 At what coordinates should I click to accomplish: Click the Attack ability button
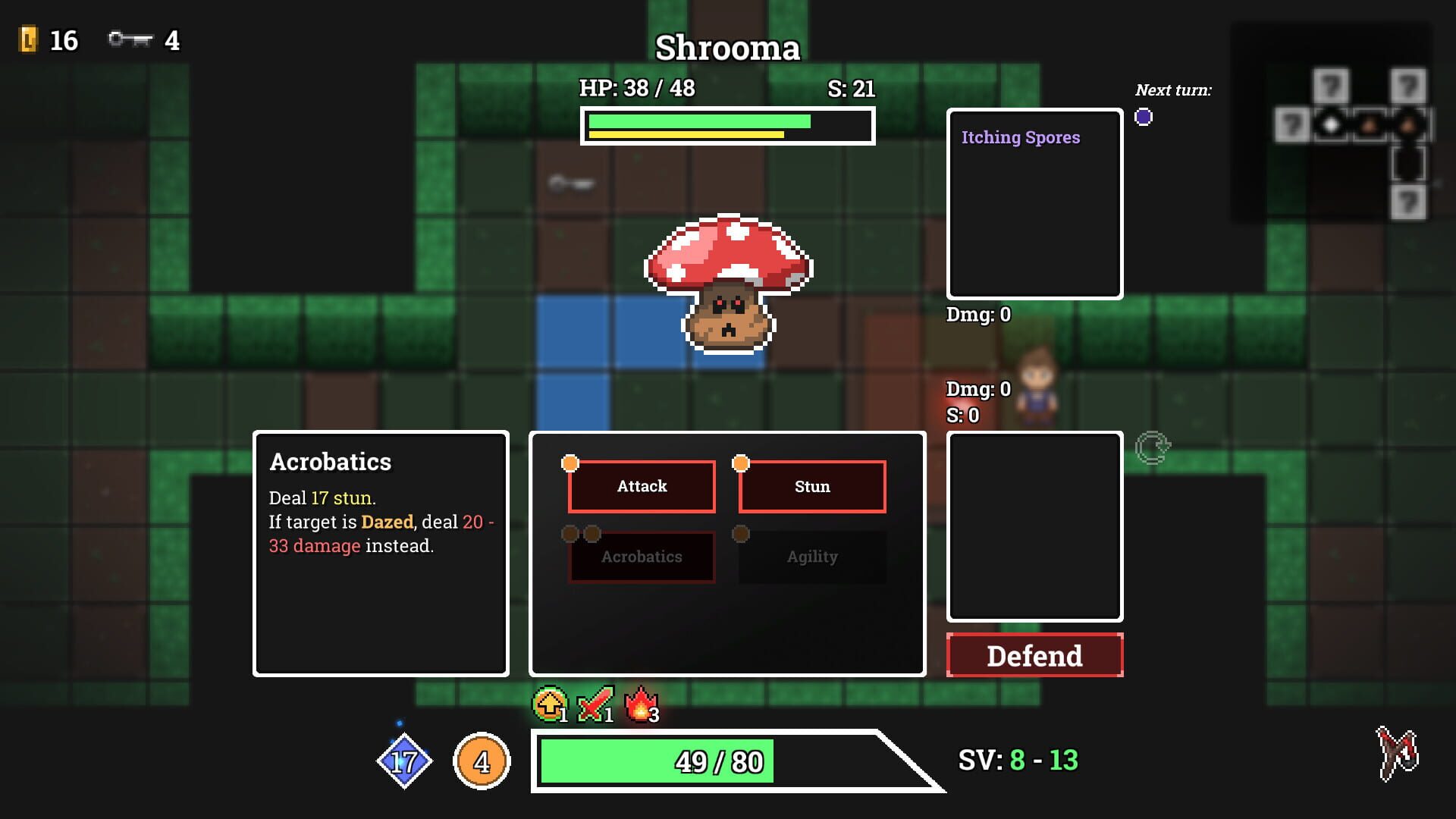click(x=642, y=486)
